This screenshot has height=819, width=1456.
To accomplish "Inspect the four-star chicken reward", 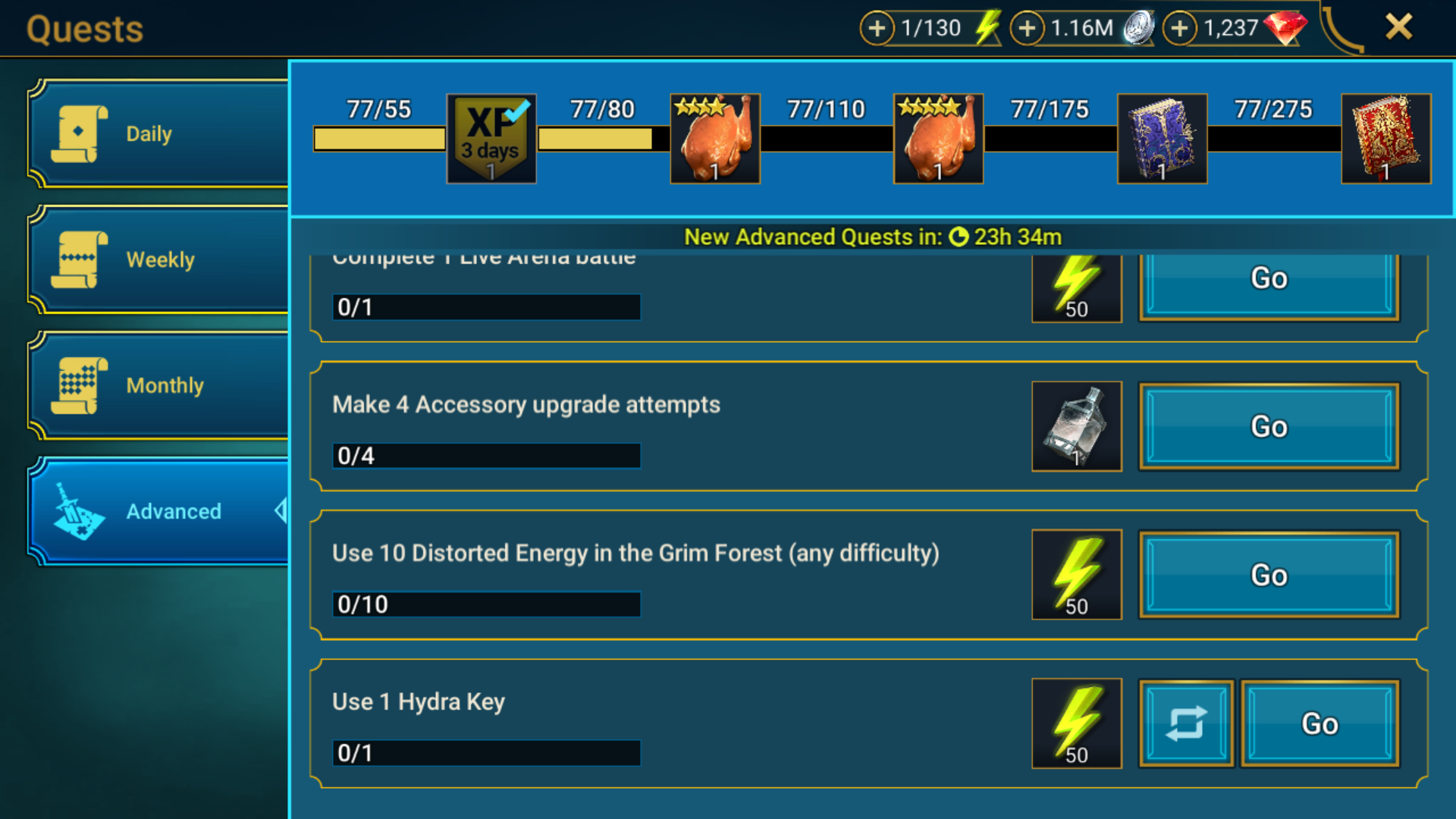I will [x=939, y=139].
